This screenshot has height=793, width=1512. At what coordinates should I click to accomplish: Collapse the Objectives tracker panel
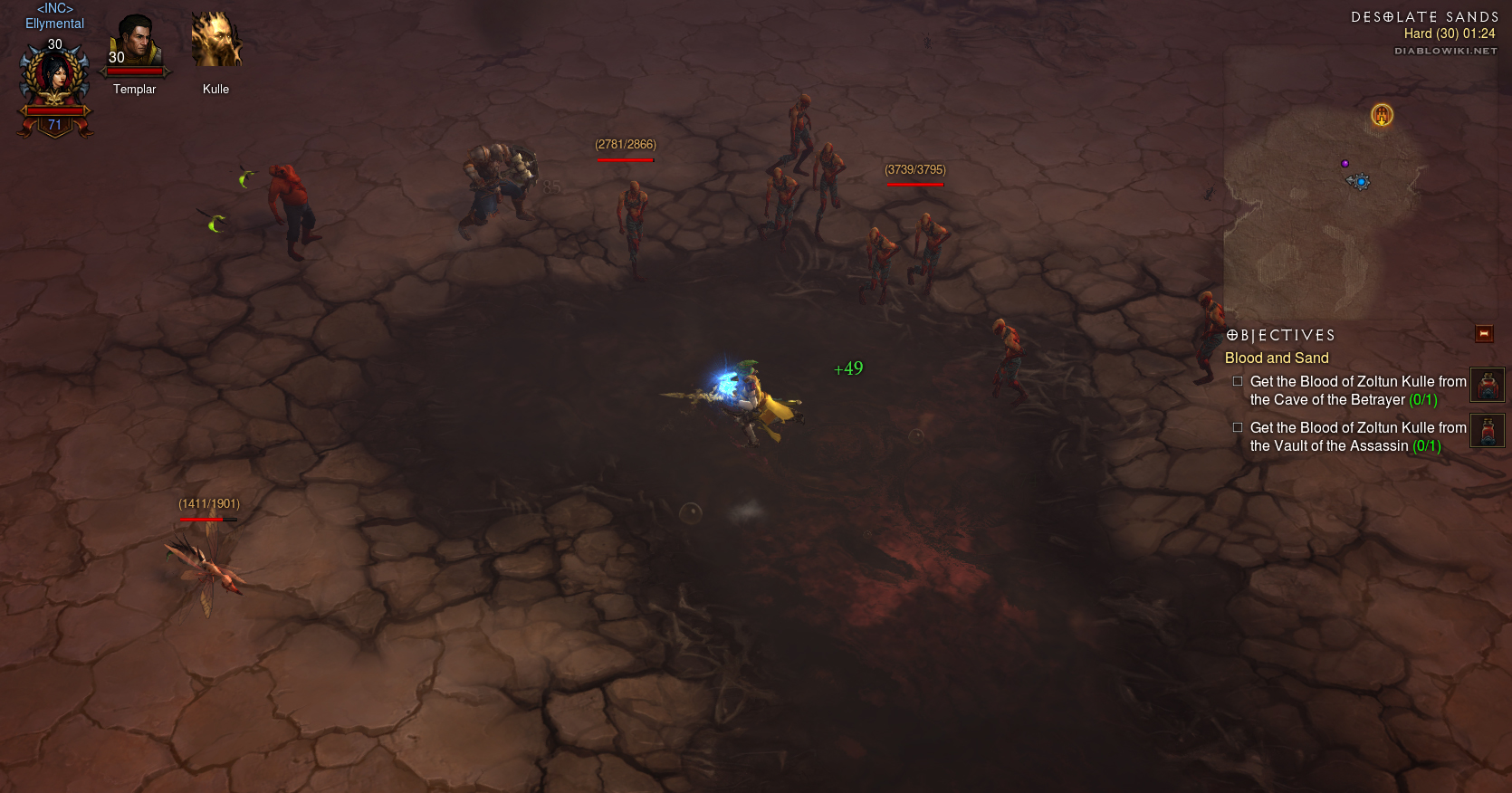pyautogui.click(x=1484, y=334)
